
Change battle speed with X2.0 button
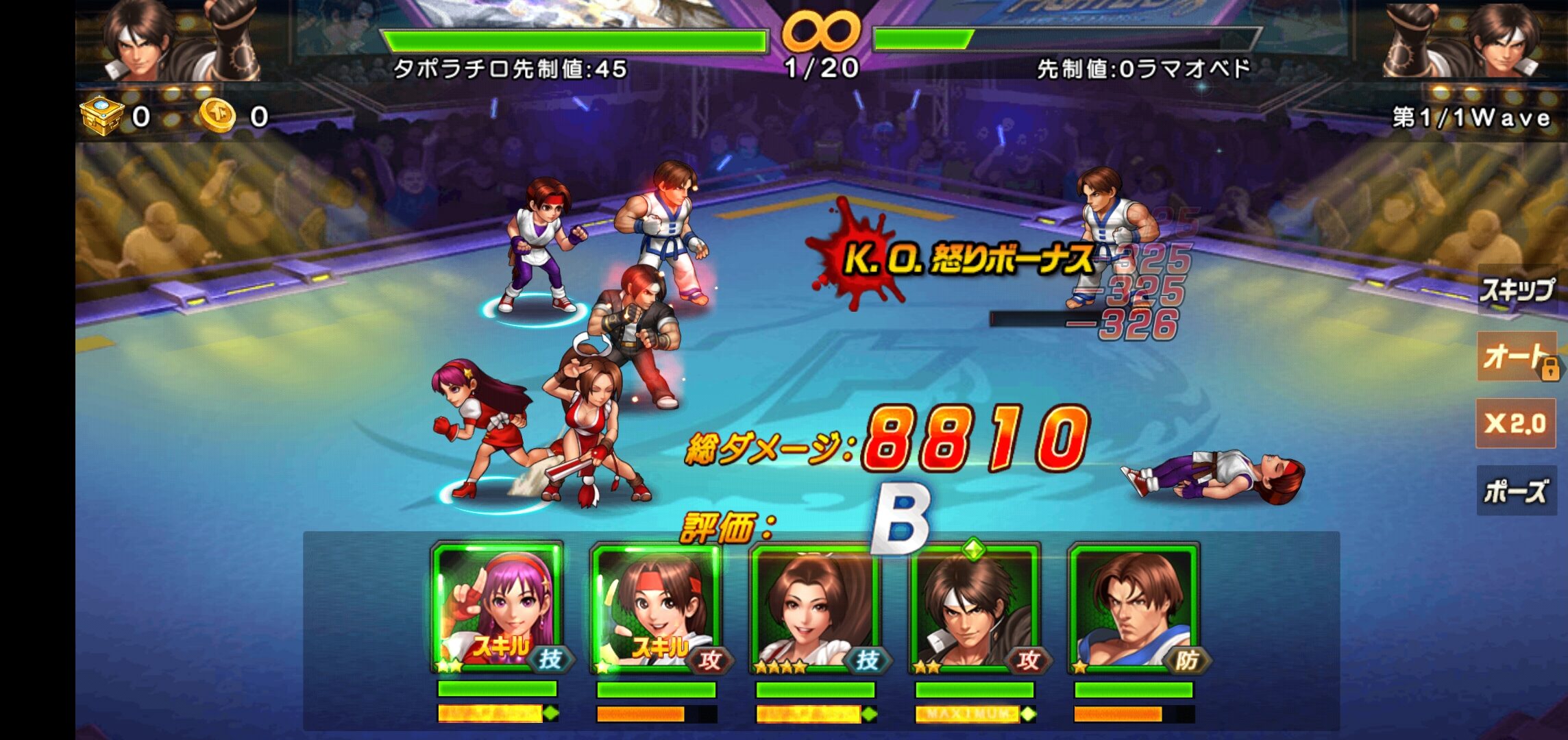(x=1515, y=423)
